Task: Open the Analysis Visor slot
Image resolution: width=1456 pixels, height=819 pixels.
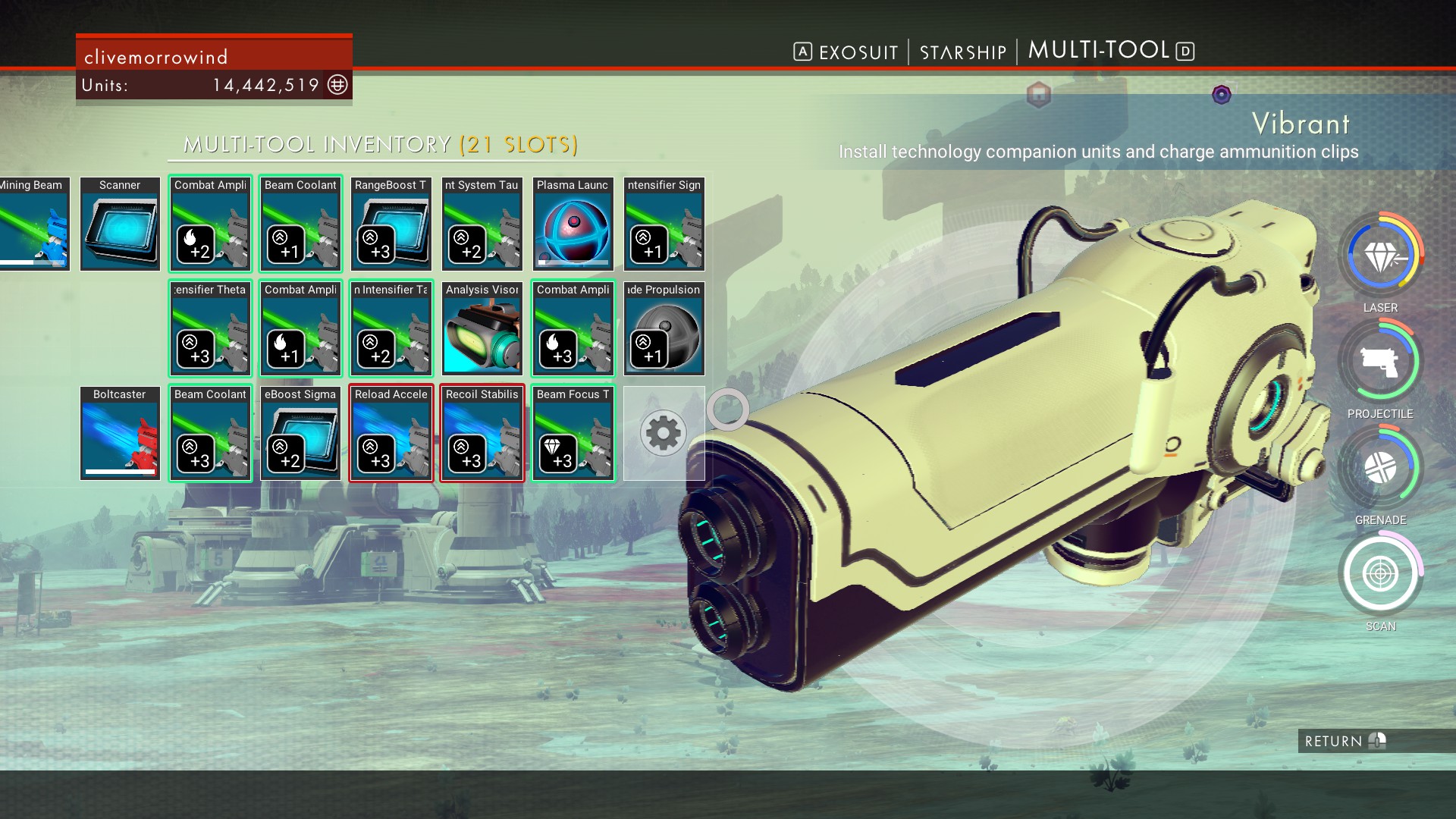Action: click(482, 329)
